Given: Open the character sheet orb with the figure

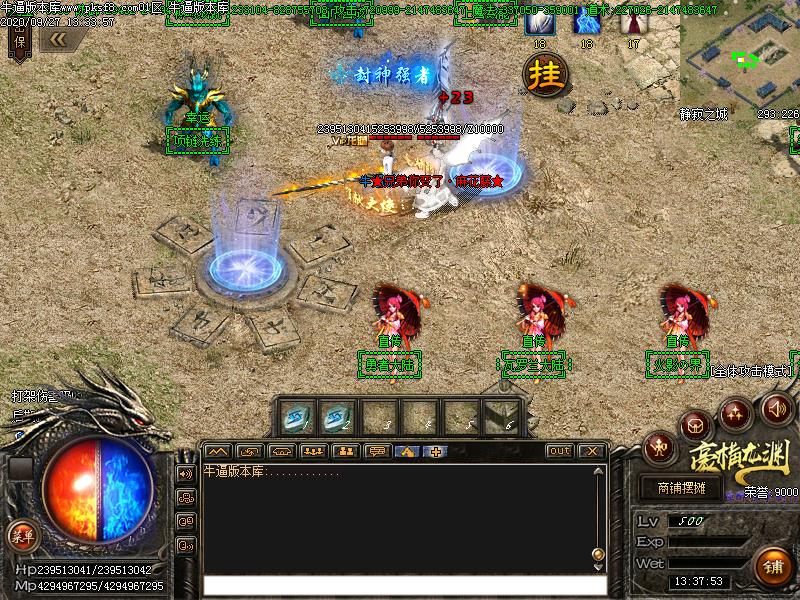Looking at the screenshot, I should tap(659, 445).
